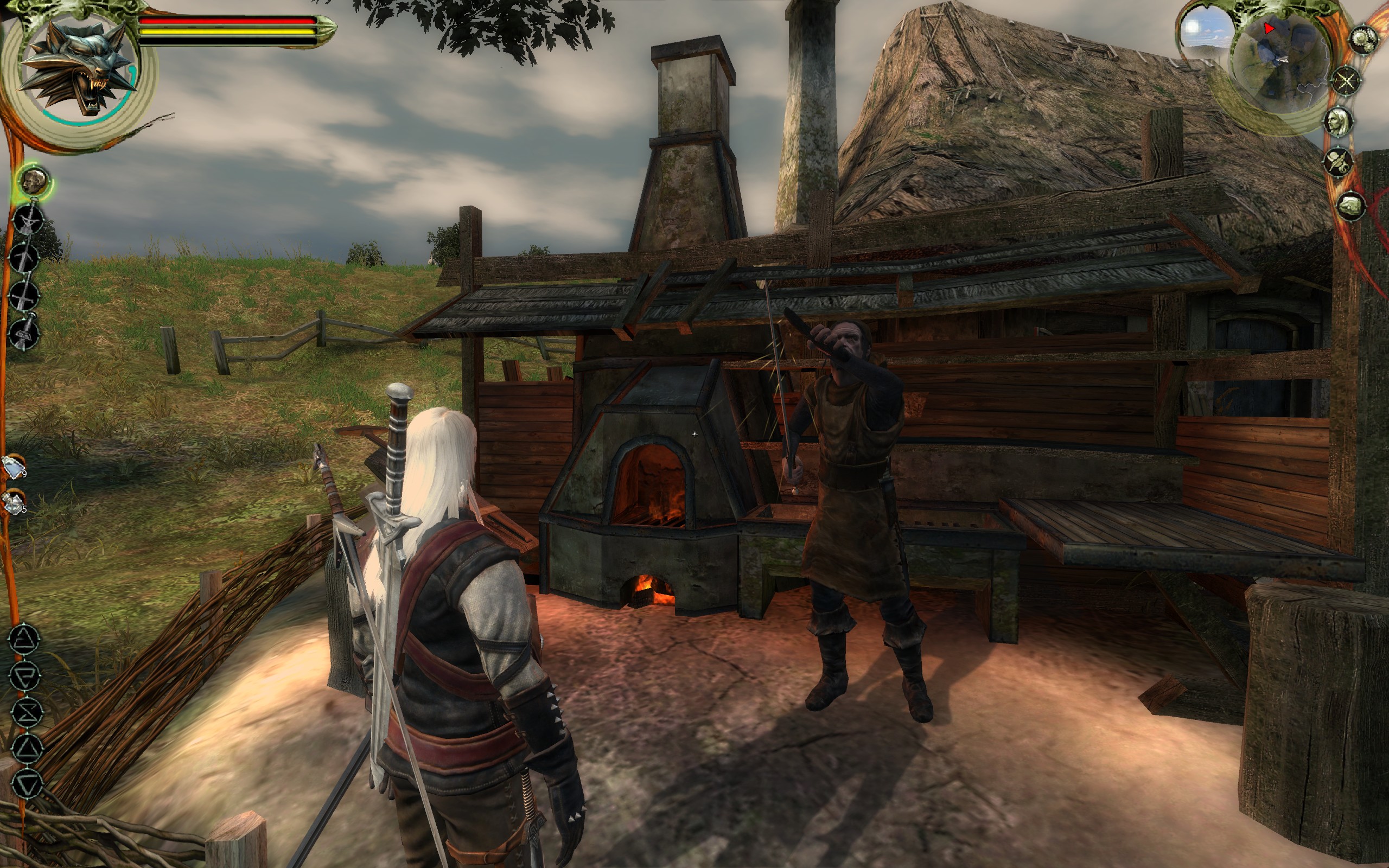Use the quick-slot flask with count 9
1389x868 pixels.
tap(14, 467)
